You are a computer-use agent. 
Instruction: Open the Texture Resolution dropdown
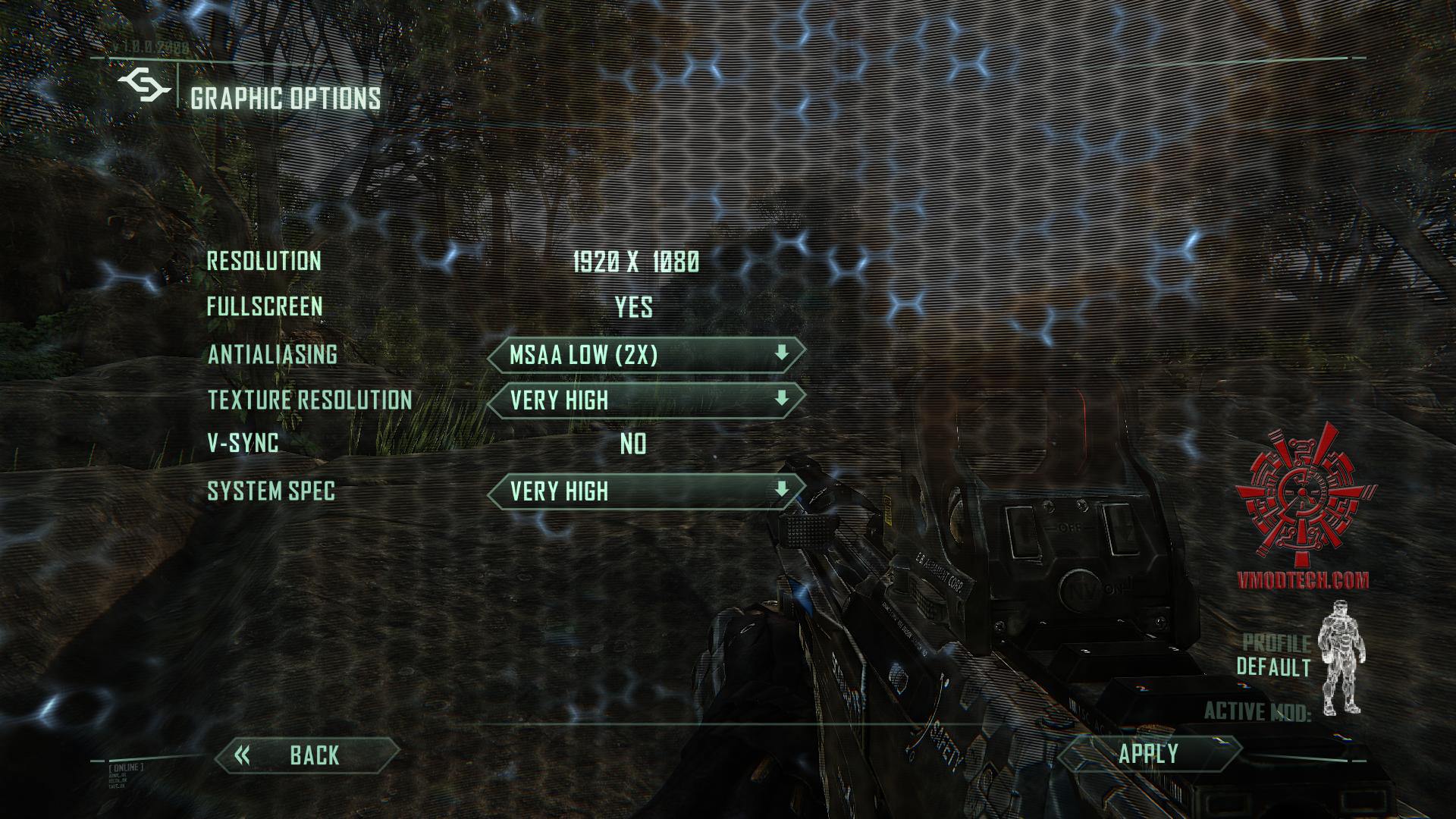645,400
